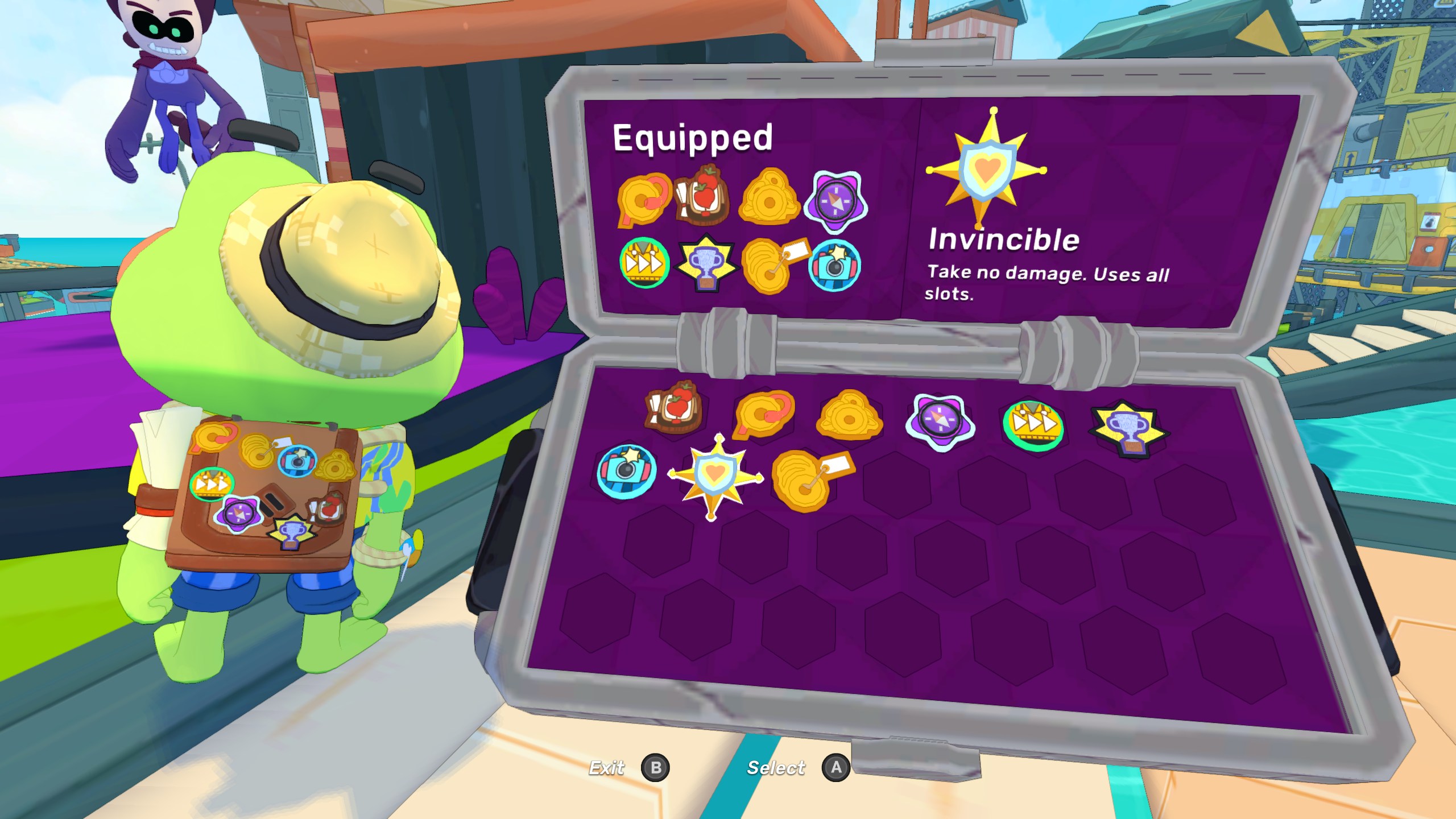The height and width of the screenshot is (819, 1456).
Task: Select the Invincible star shield badge in tray
Action: (x=715, y=477)
